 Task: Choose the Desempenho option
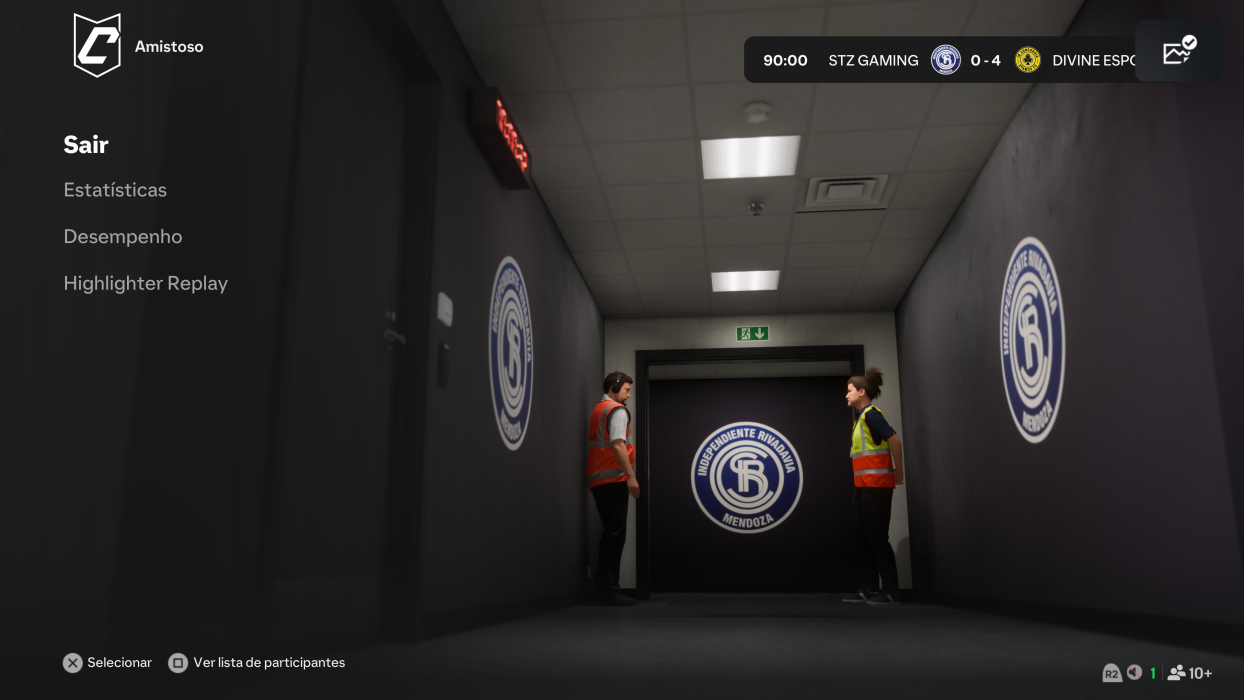[x=123, y=237]
